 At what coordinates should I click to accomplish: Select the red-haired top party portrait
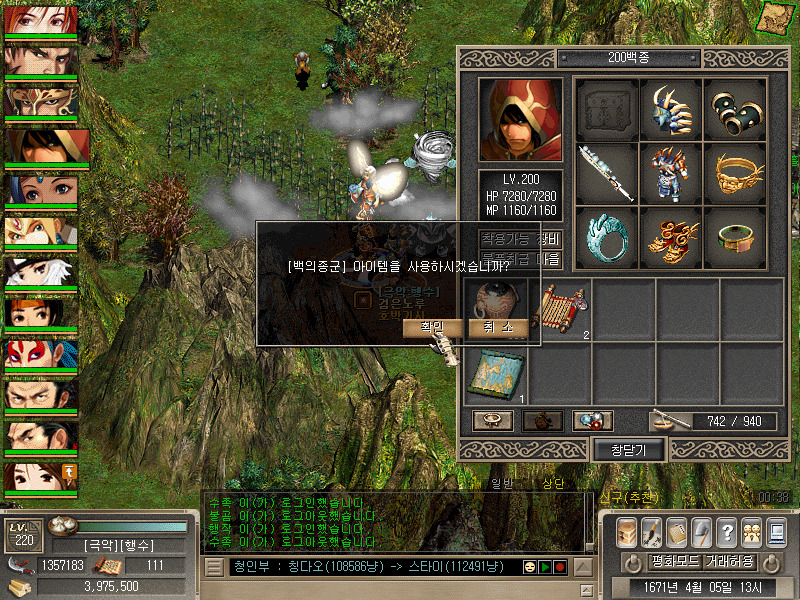pyautogui.click(x=41, y=19)
